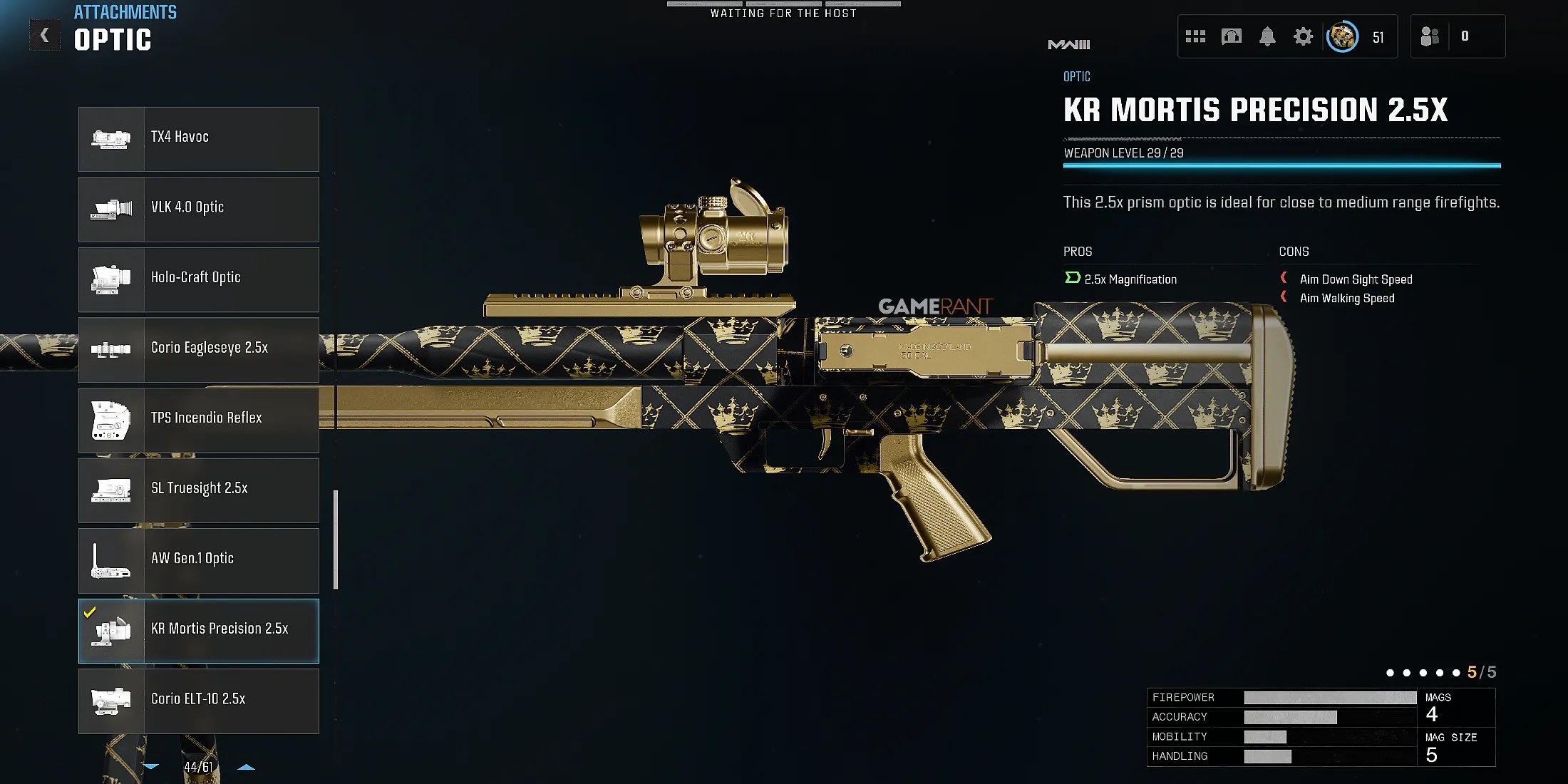This screenshot has width=1568, height=784.
Task: Open the grid menu icon
Action: (1195, 36)
